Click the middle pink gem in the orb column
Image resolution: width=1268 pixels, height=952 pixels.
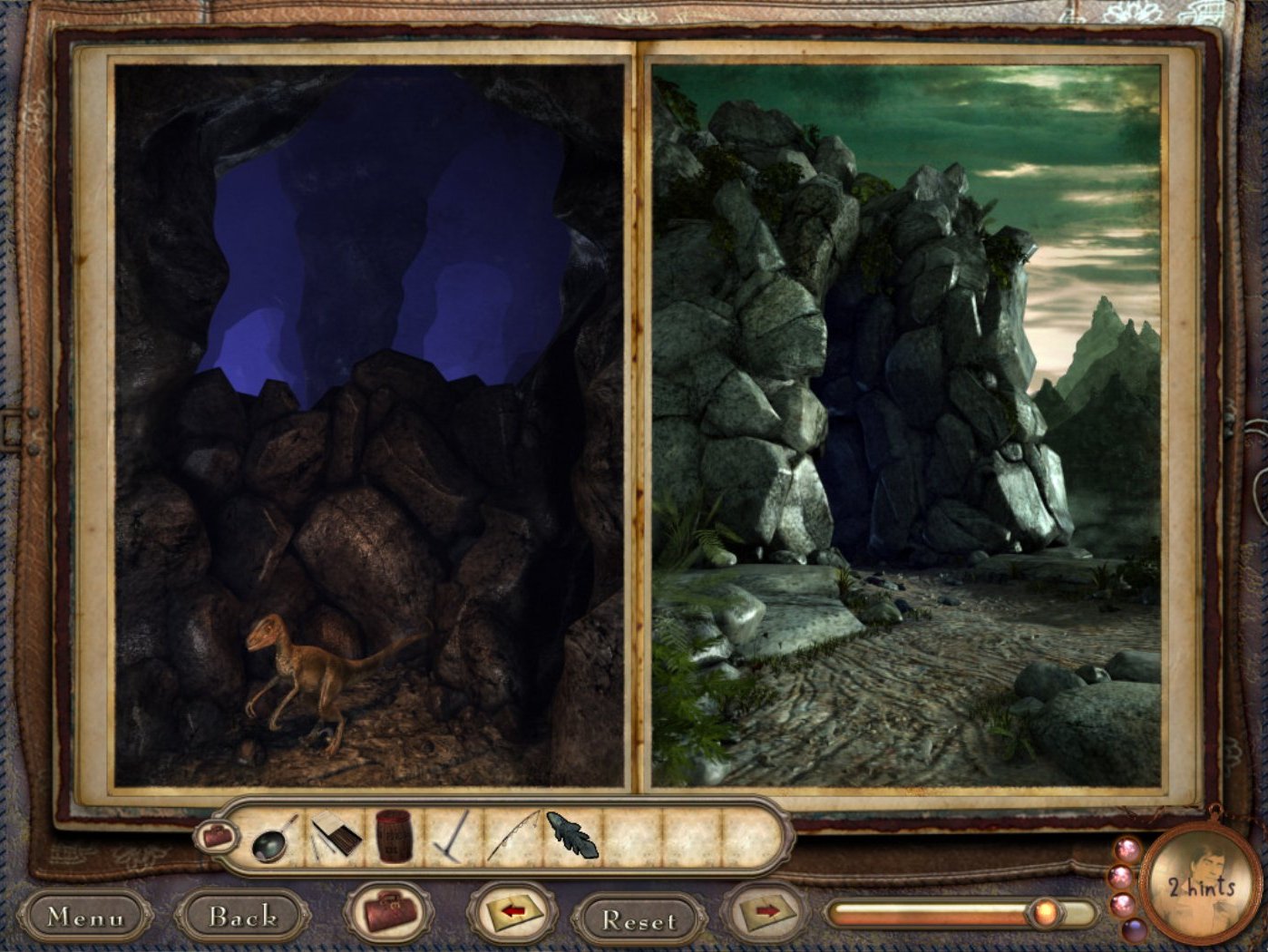click(x=1121, y=877)
